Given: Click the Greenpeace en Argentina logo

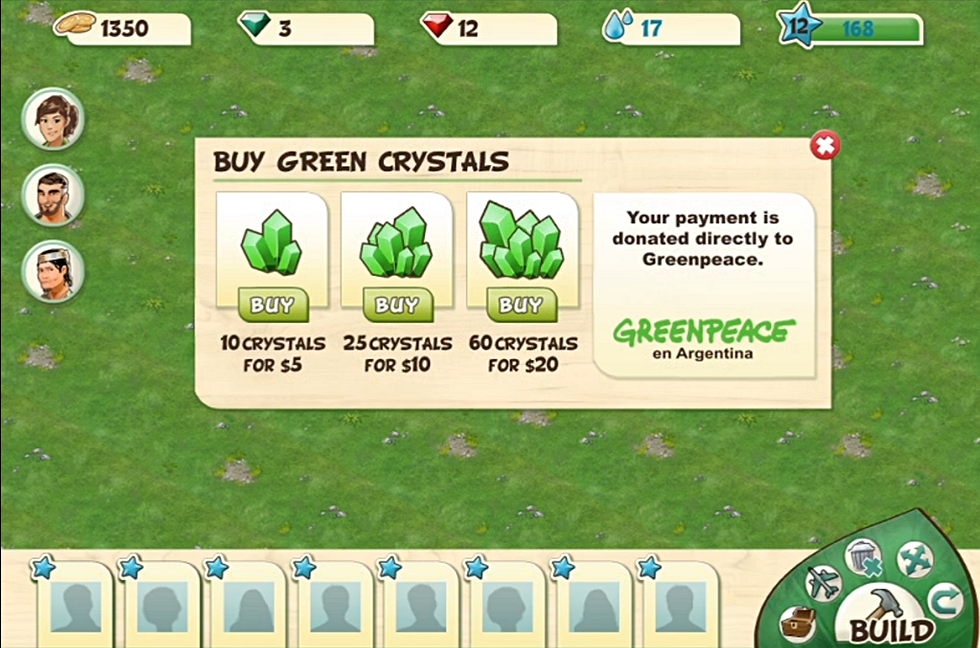Looking at the screenshot, I should click(x=704, y=339).
